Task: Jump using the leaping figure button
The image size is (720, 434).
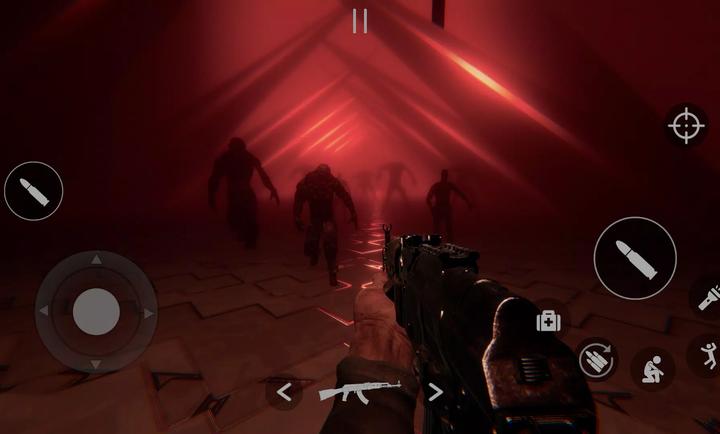Action: click(x=707, y=356)
